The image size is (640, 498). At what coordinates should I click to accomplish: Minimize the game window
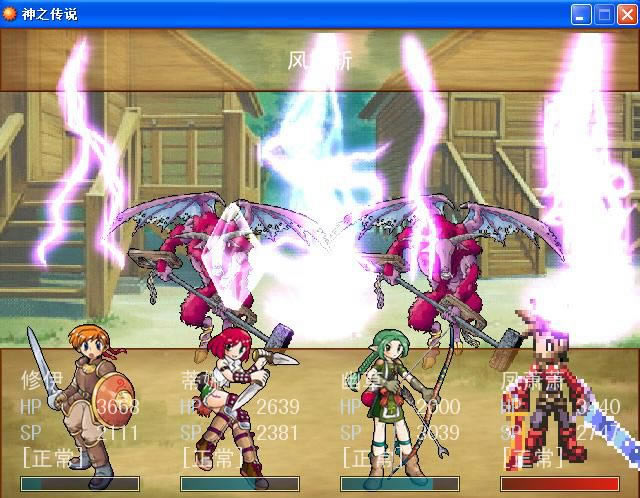581,14
